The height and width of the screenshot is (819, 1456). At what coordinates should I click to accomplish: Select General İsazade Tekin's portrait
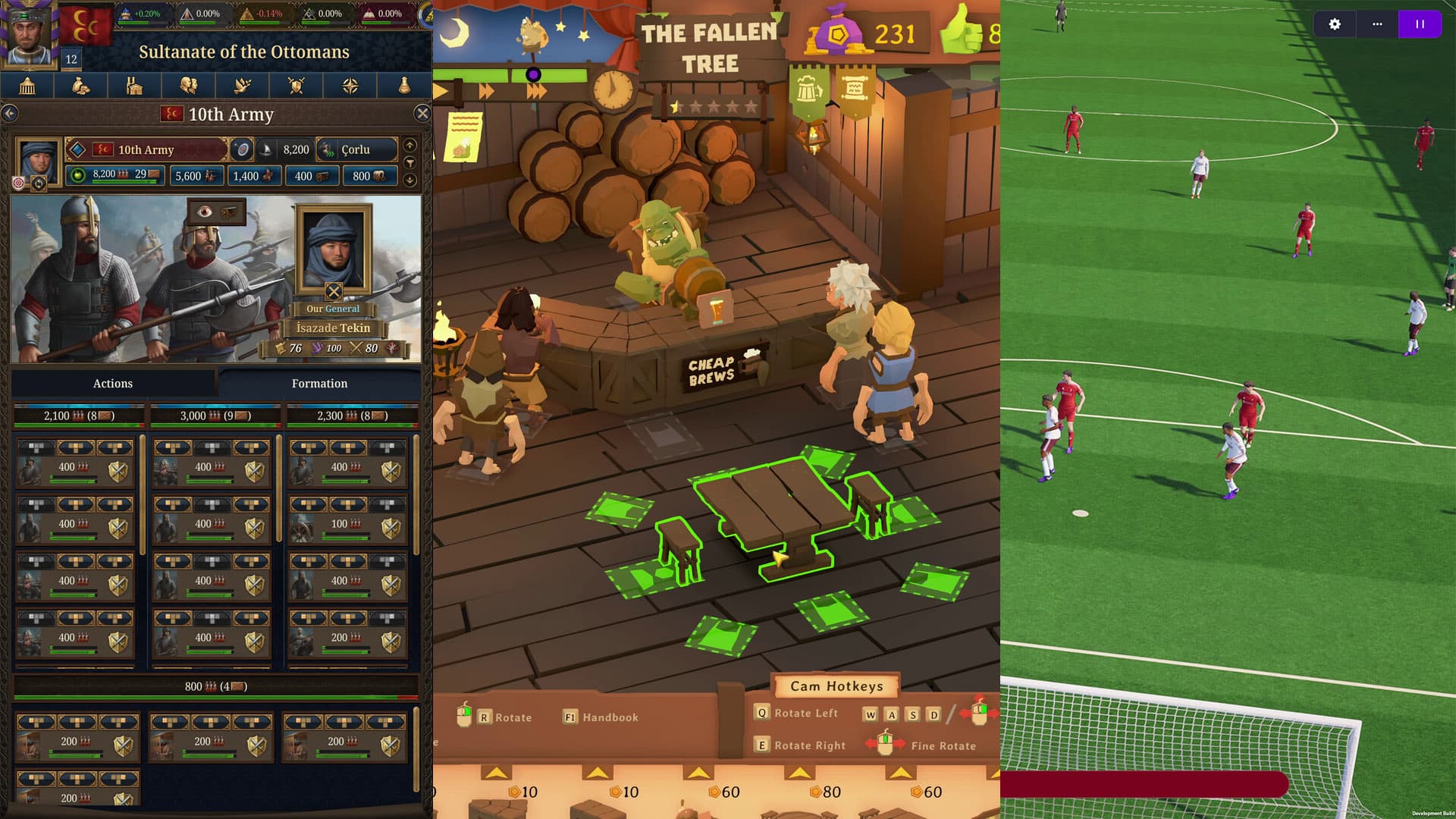(334, 250)
